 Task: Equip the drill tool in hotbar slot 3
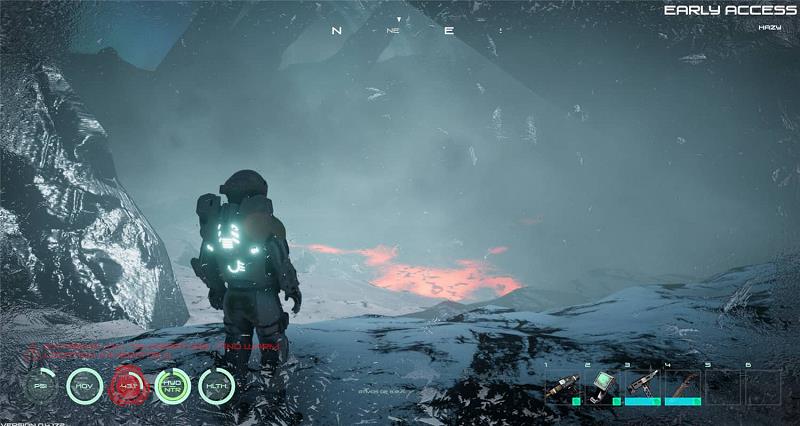pyautogui.click(x=643, y=387)
